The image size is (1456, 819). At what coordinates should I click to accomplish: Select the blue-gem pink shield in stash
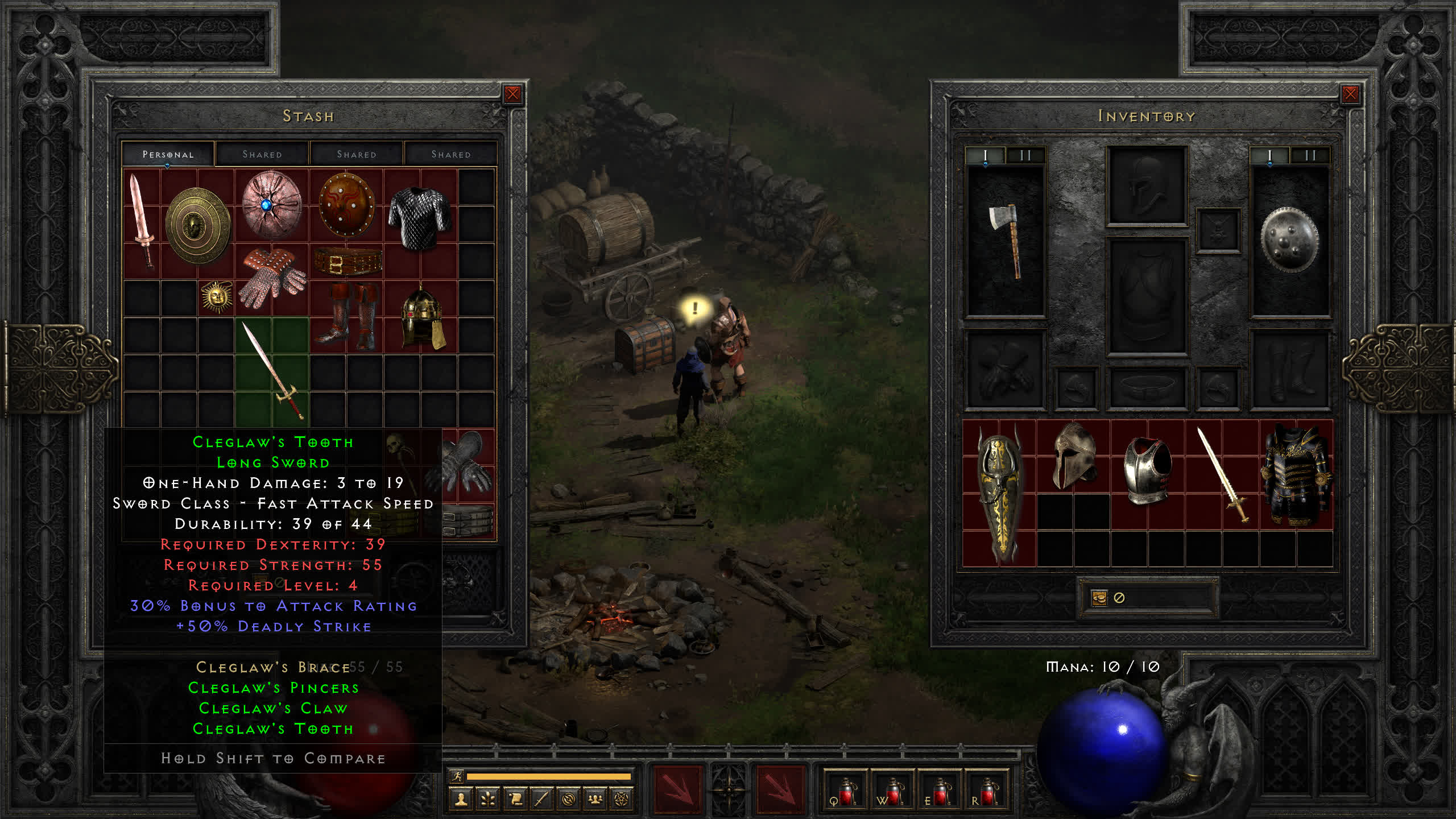[x=271, y=205]
